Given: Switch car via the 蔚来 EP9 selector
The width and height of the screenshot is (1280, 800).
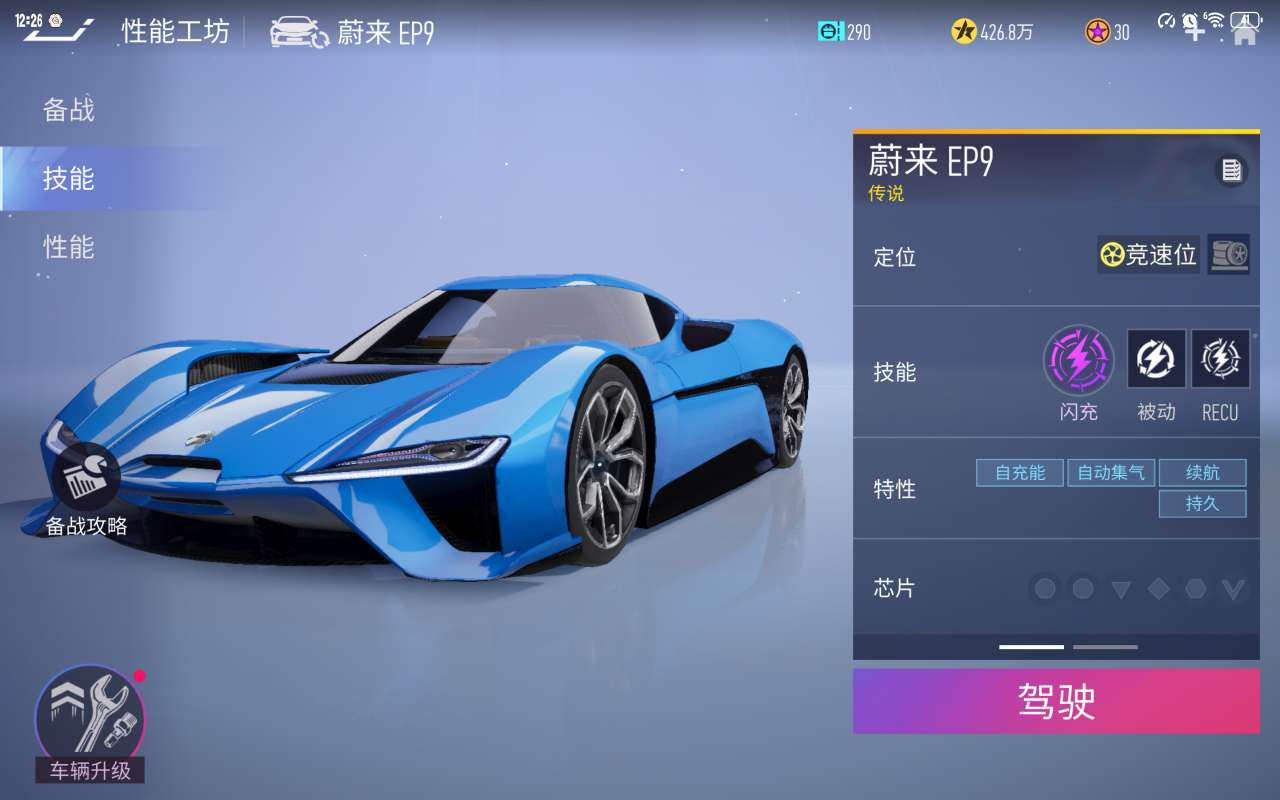Looking at the screenshot, I should [x=352, y=33].
